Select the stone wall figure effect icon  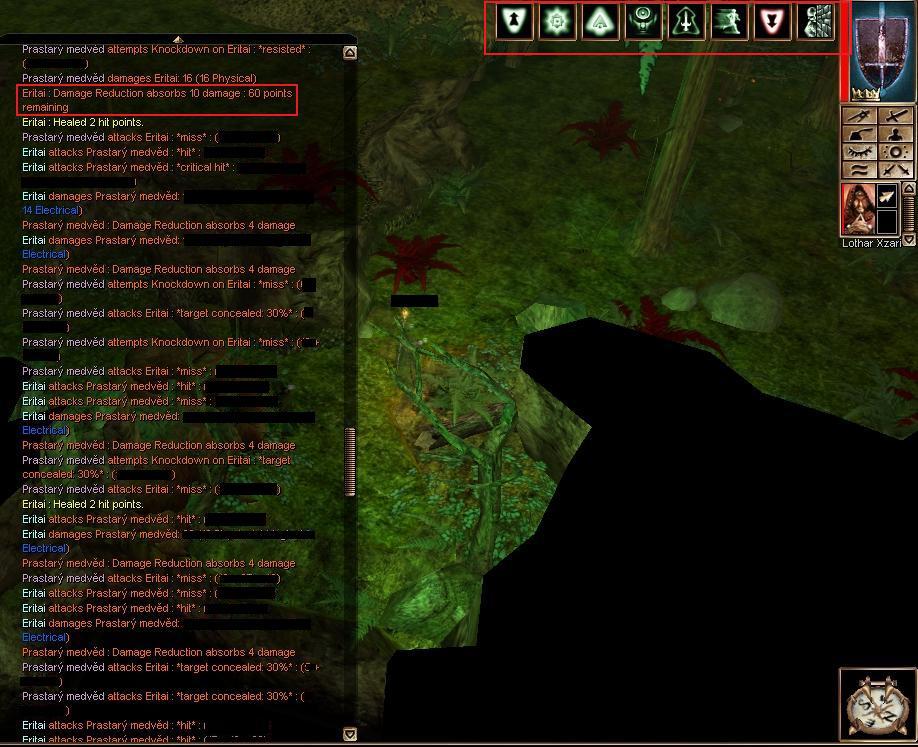(x=818, y=22)
